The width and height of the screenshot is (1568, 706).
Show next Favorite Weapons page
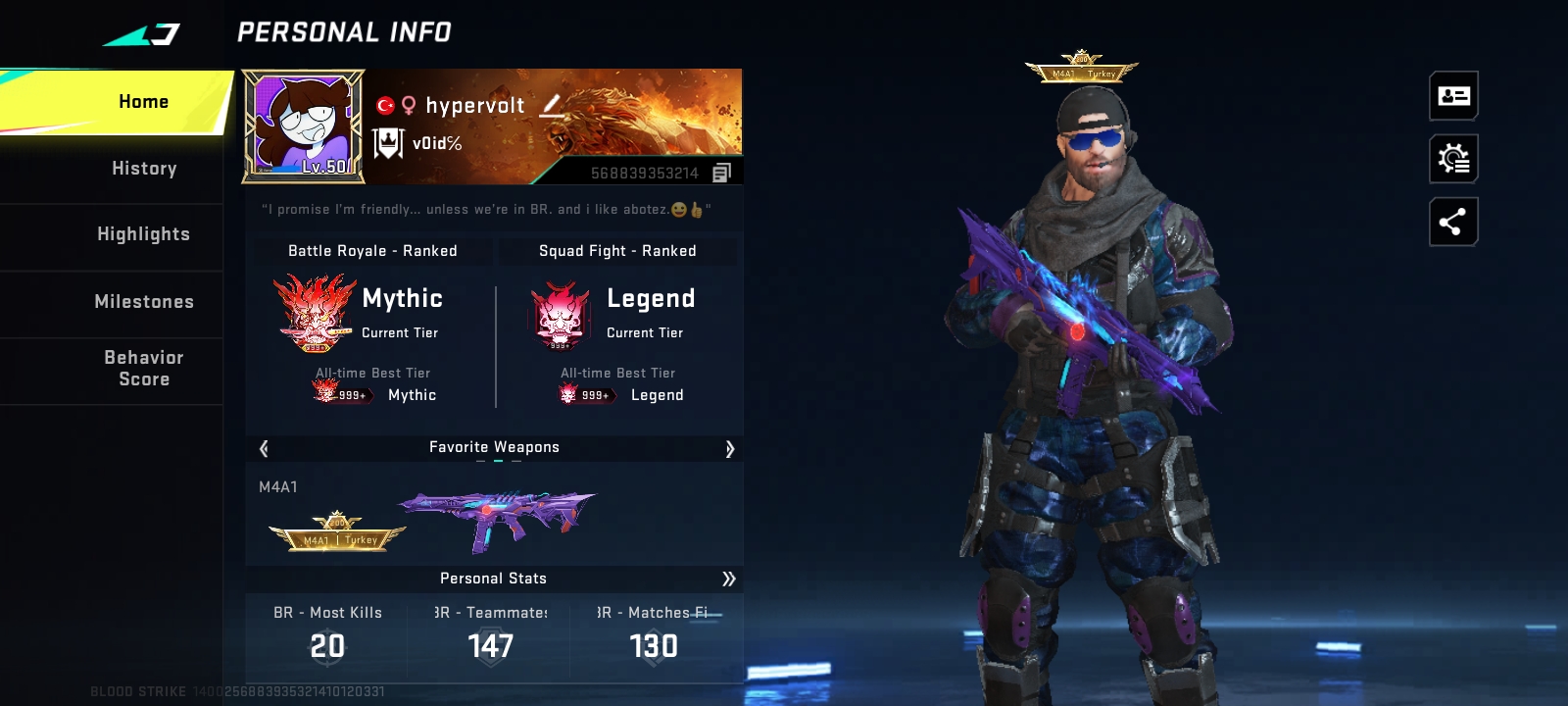(x=729, y=449)
